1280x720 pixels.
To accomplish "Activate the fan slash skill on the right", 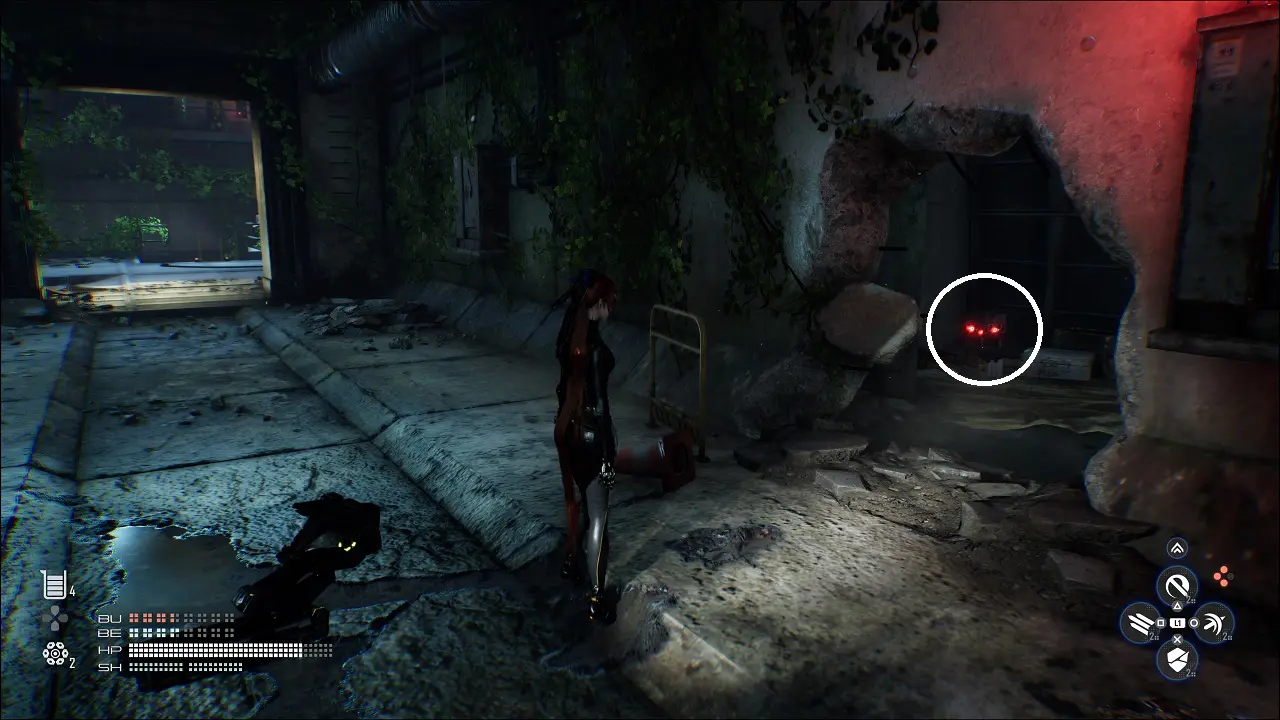I will (1214, 622).
